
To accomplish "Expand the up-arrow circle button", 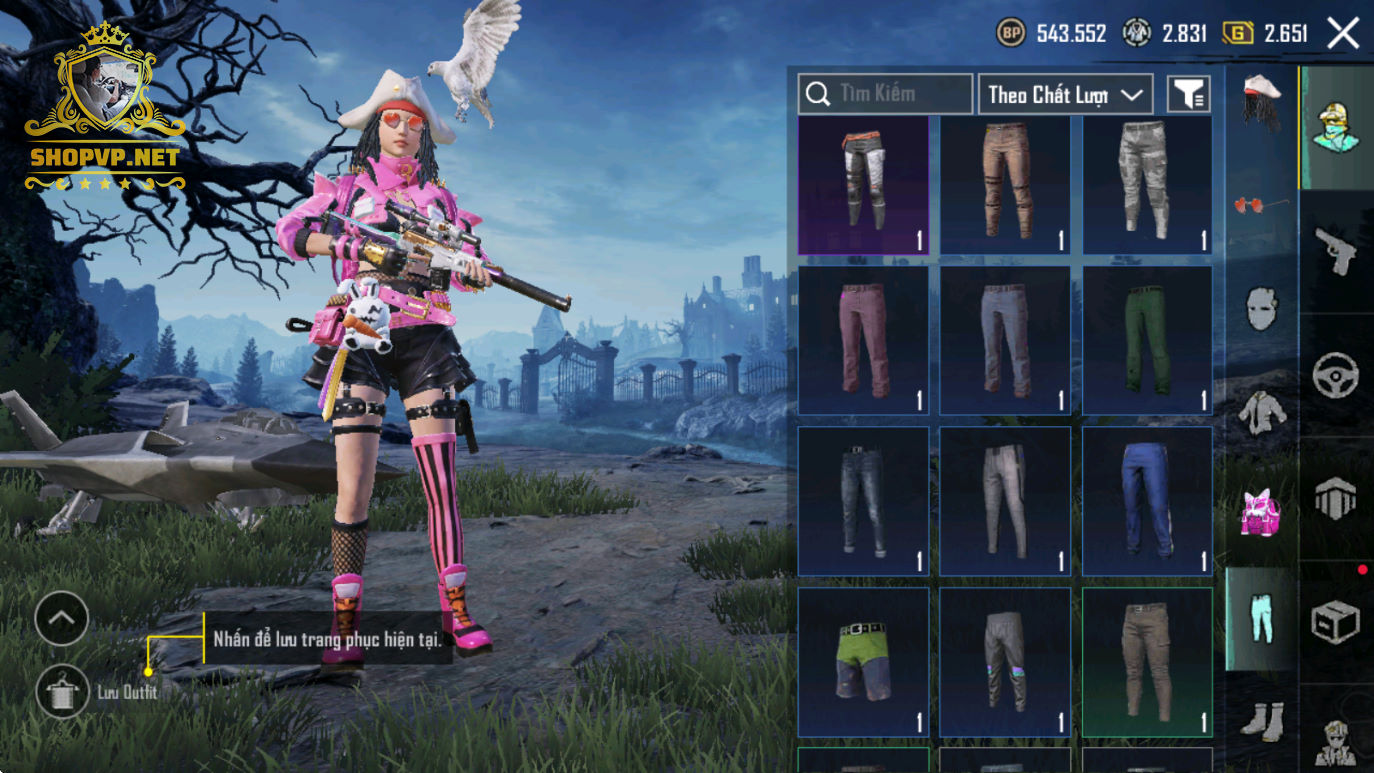I will pos(62,619).
